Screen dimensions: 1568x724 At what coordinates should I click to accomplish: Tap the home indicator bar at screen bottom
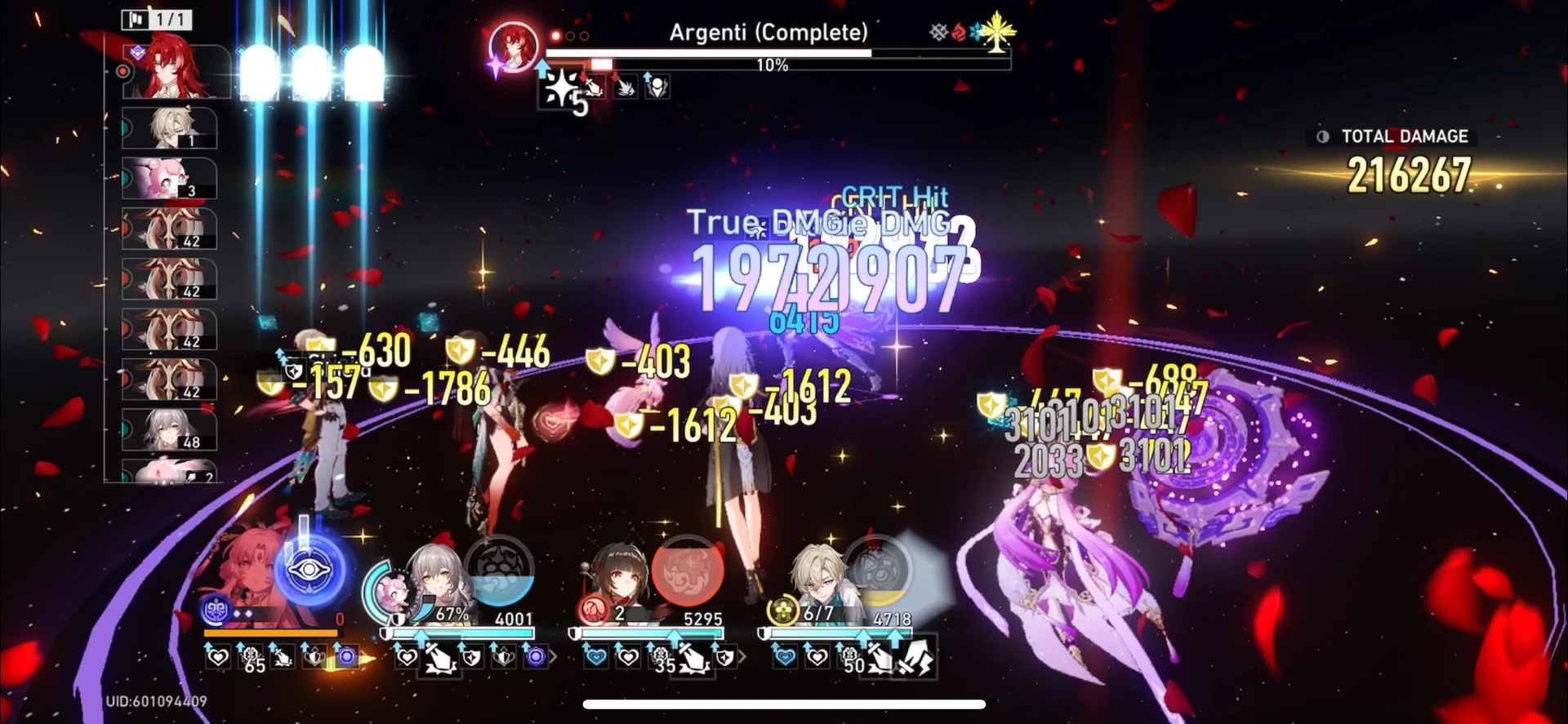click(782, 704)
